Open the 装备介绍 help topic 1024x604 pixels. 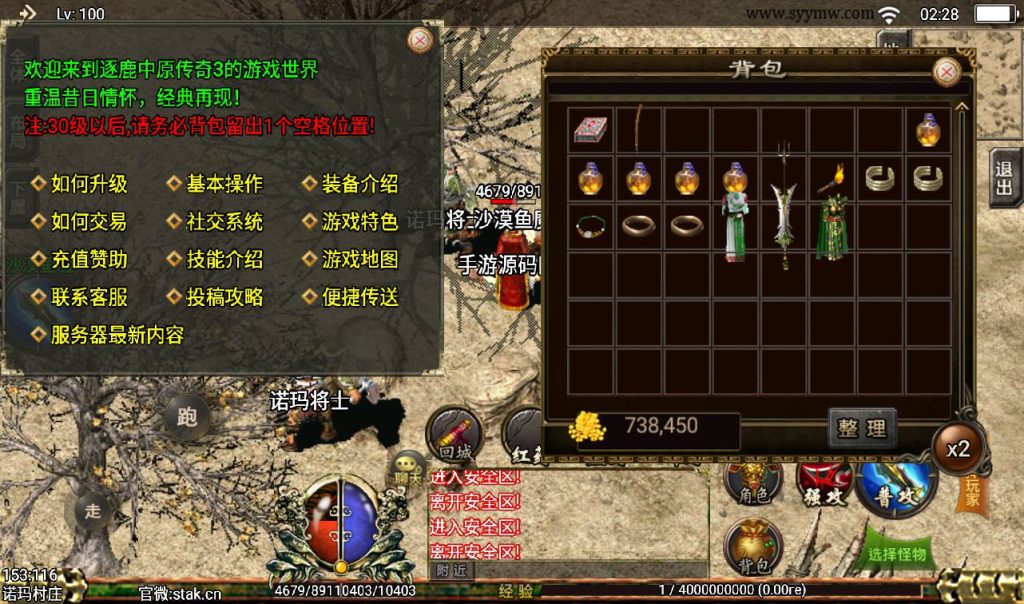(359, 184)
